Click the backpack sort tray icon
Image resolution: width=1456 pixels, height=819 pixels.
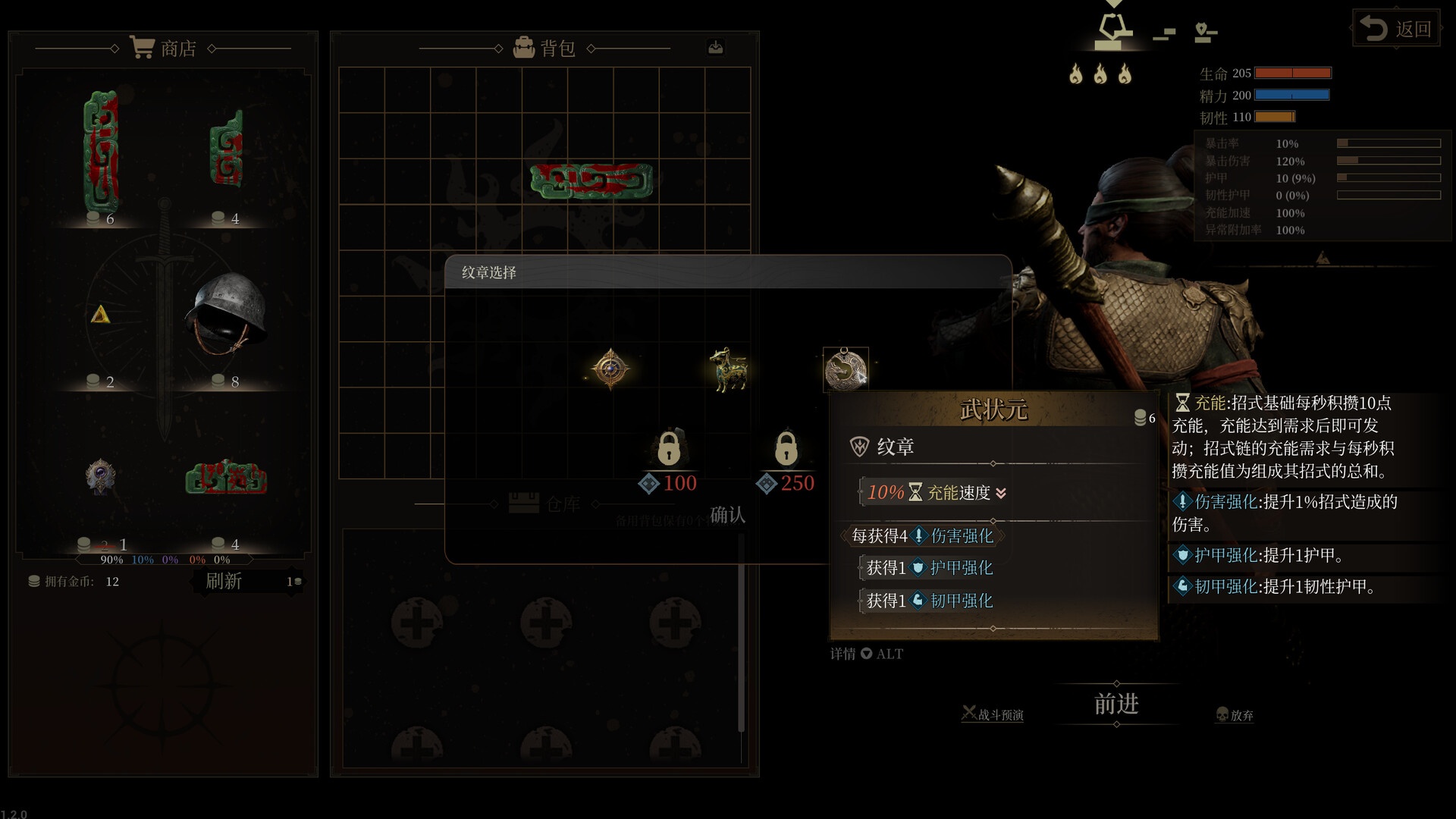pyautogui.click(x=715, y=48)
